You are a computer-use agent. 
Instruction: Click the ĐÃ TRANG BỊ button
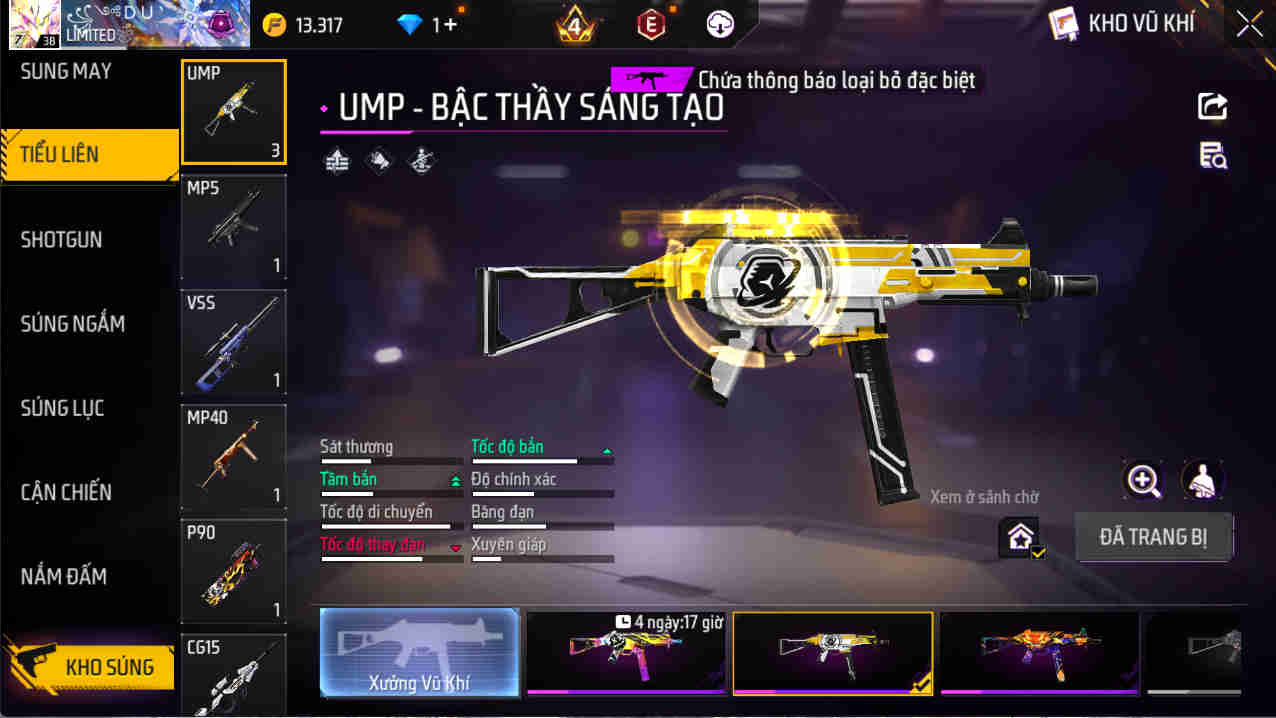click(x=1153, y=537)
